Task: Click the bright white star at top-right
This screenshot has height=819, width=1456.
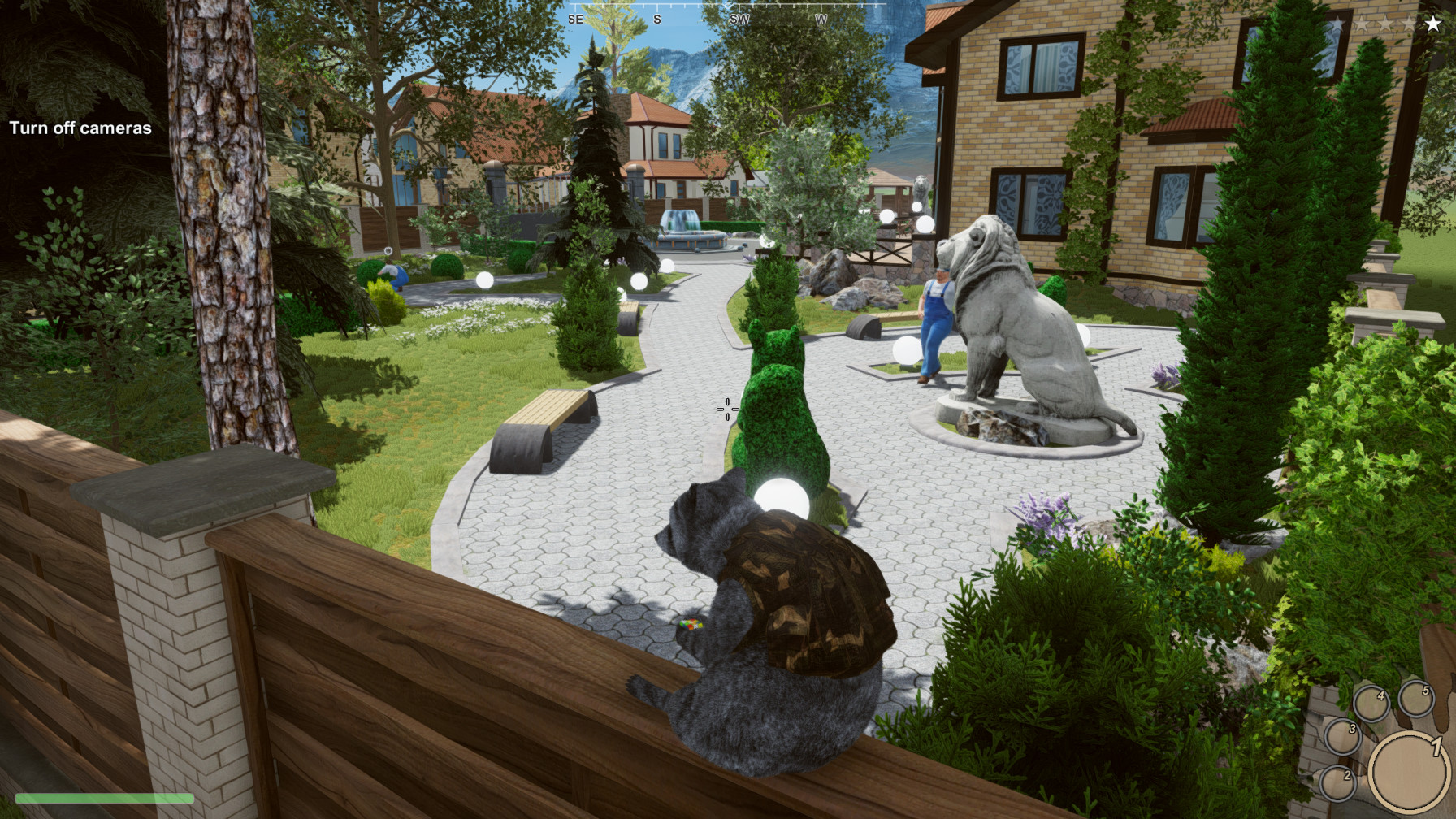Action: click(1432, 23)
